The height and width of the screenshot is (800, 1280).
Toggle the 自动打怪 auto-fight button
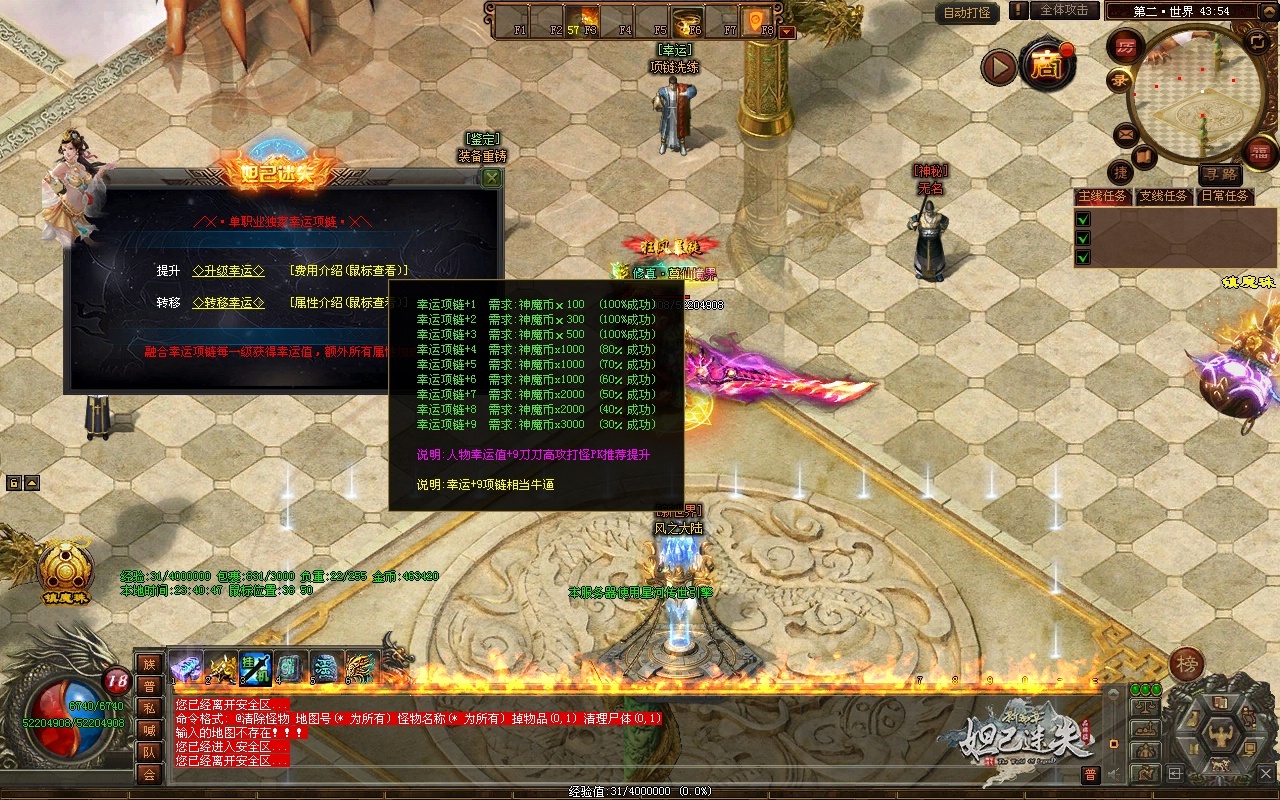point(967,13)
